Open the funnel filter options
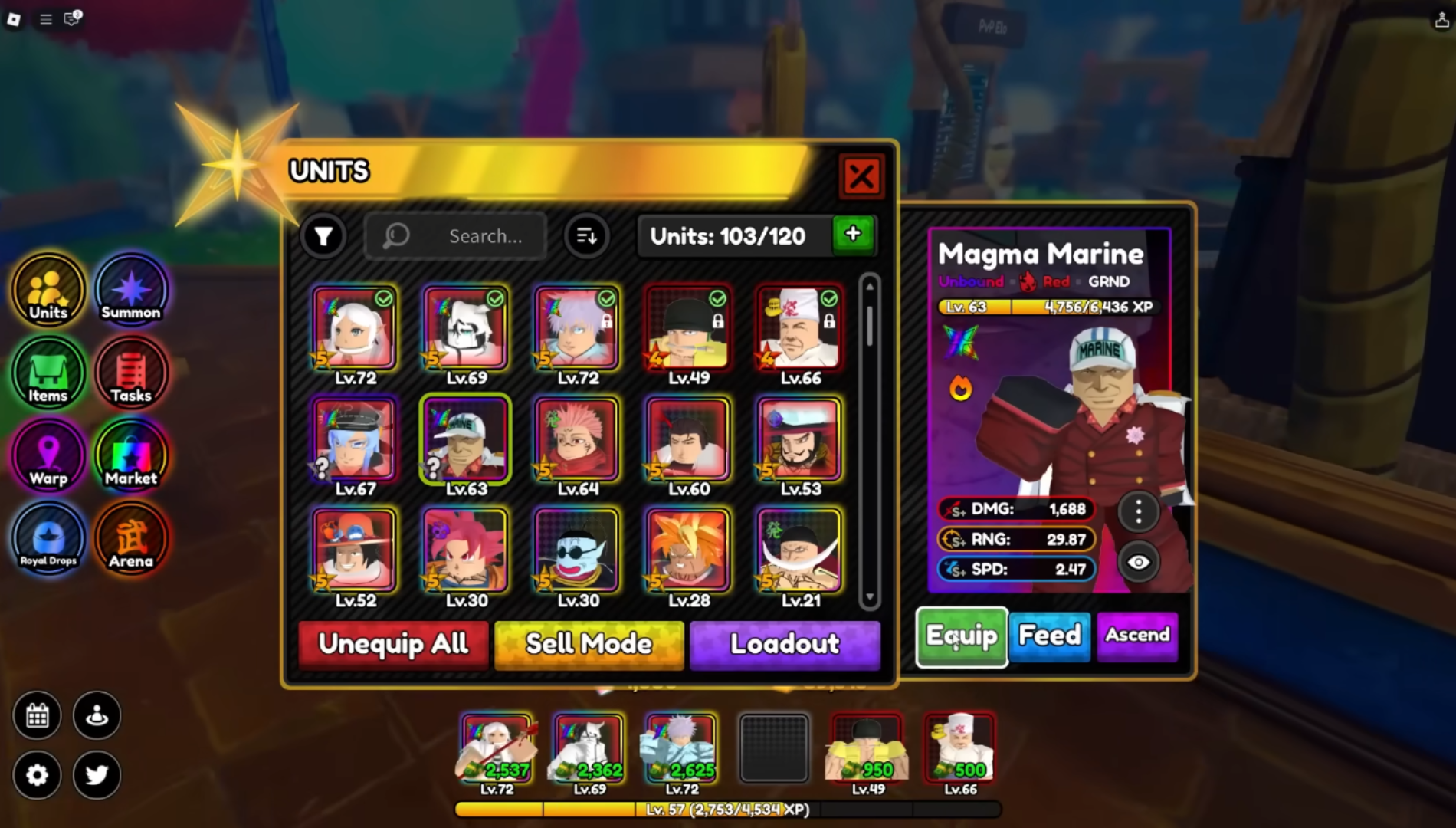 [x=323, y=236]
